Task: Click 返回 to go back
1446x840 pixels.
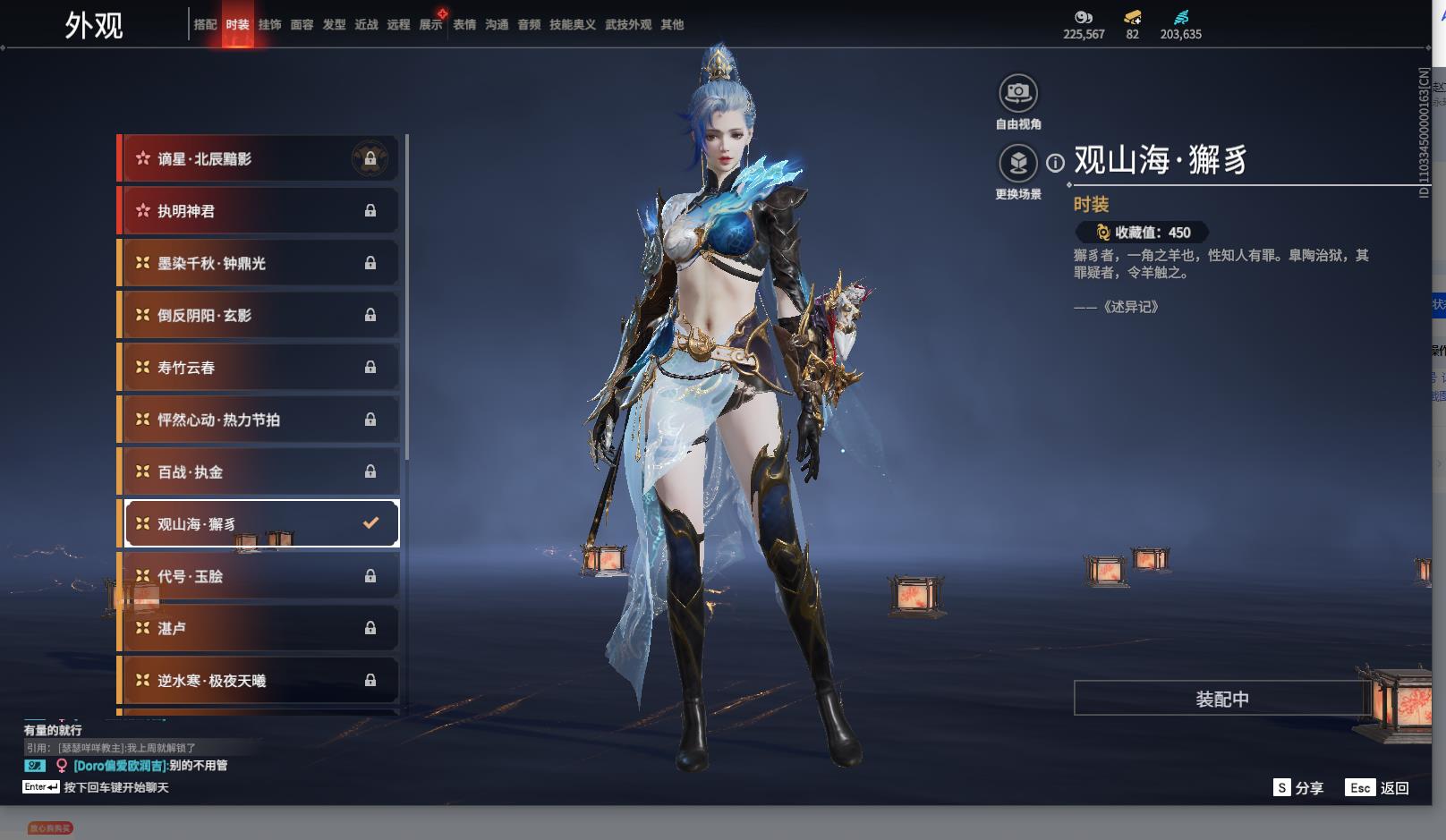Action: tap(1378, 788)
